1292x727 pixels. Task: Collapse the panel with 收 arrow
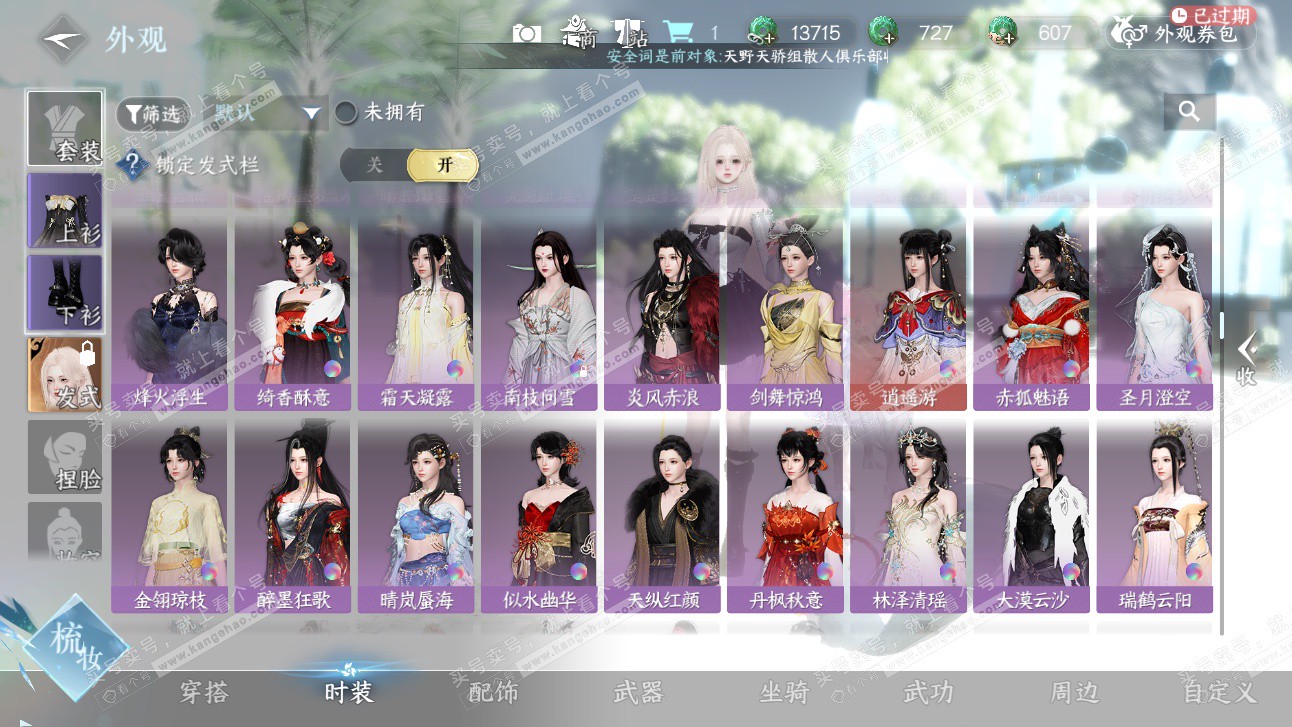click(x=1246, y=358)
